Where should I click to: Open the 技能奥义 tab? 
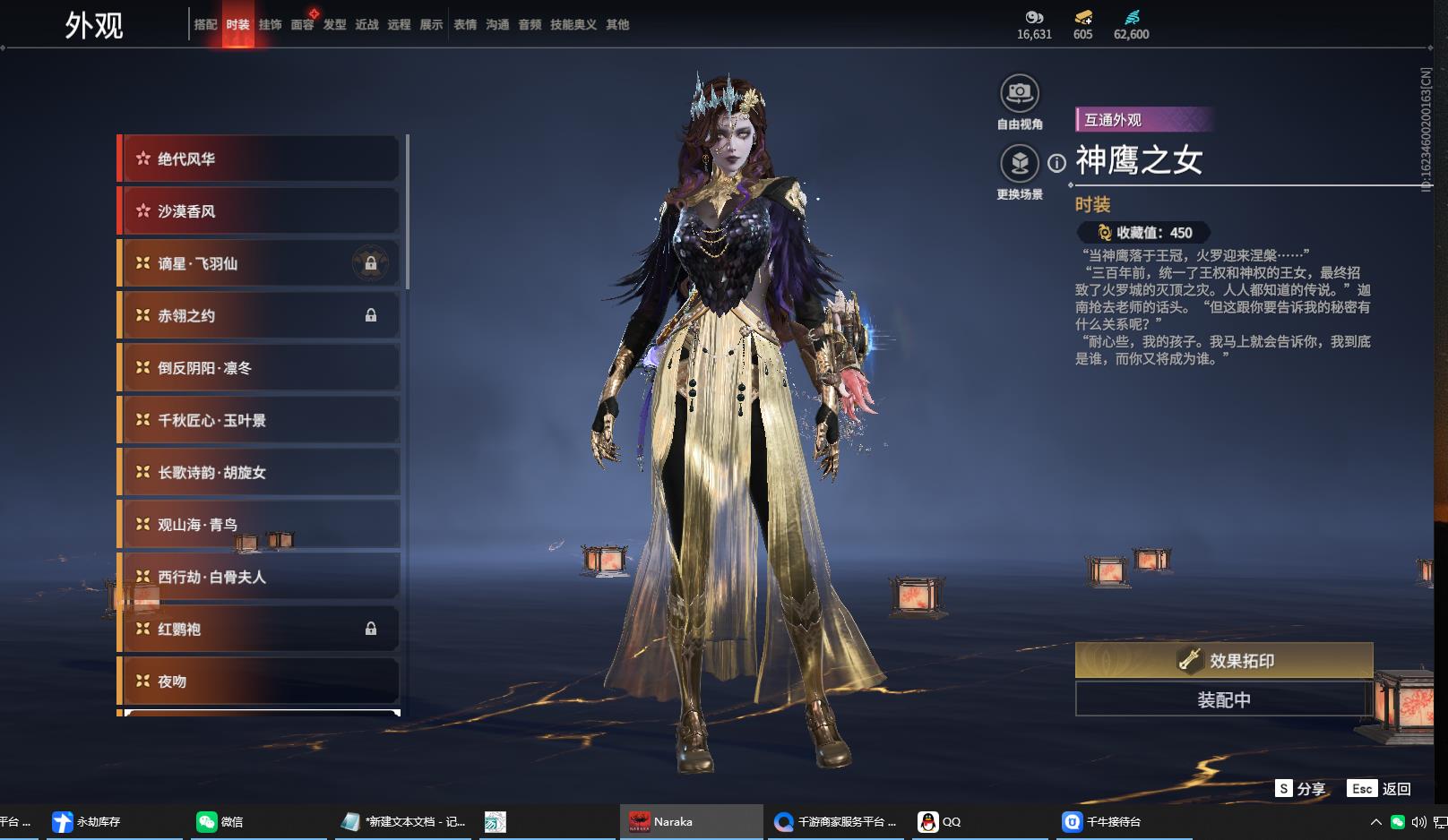573,25
